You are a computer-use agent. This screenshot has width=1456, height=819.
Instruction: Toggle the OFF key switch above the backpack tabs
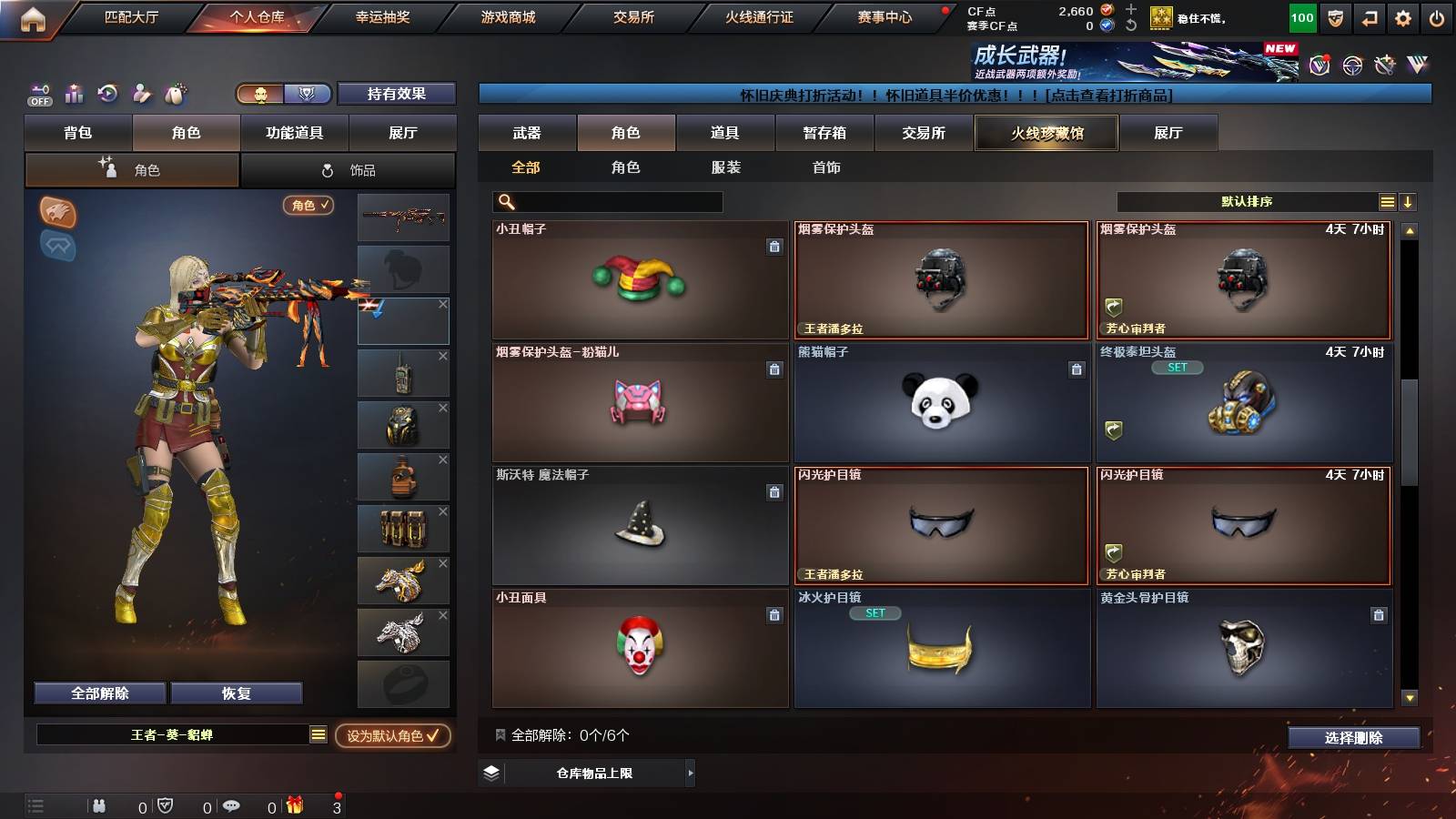pyautogui.click(x=38, y=94)
